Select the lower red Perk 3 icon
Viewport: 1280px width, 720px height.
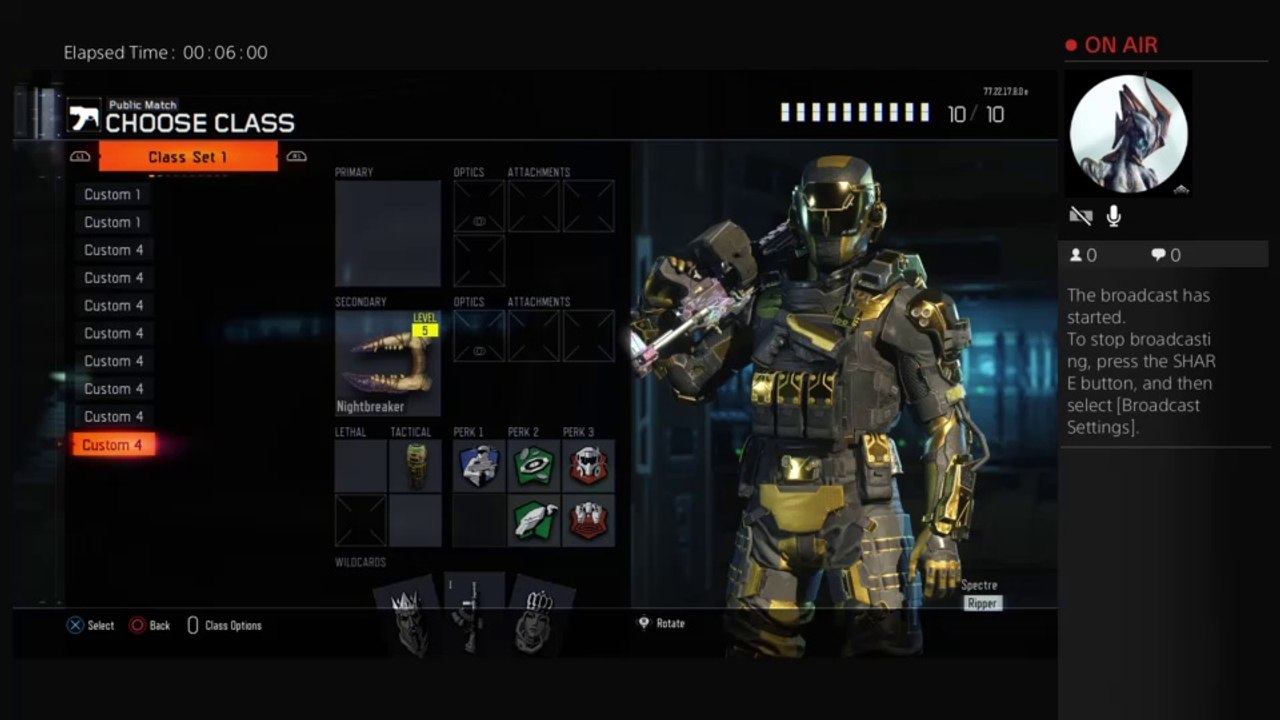(x=588, y=520)
